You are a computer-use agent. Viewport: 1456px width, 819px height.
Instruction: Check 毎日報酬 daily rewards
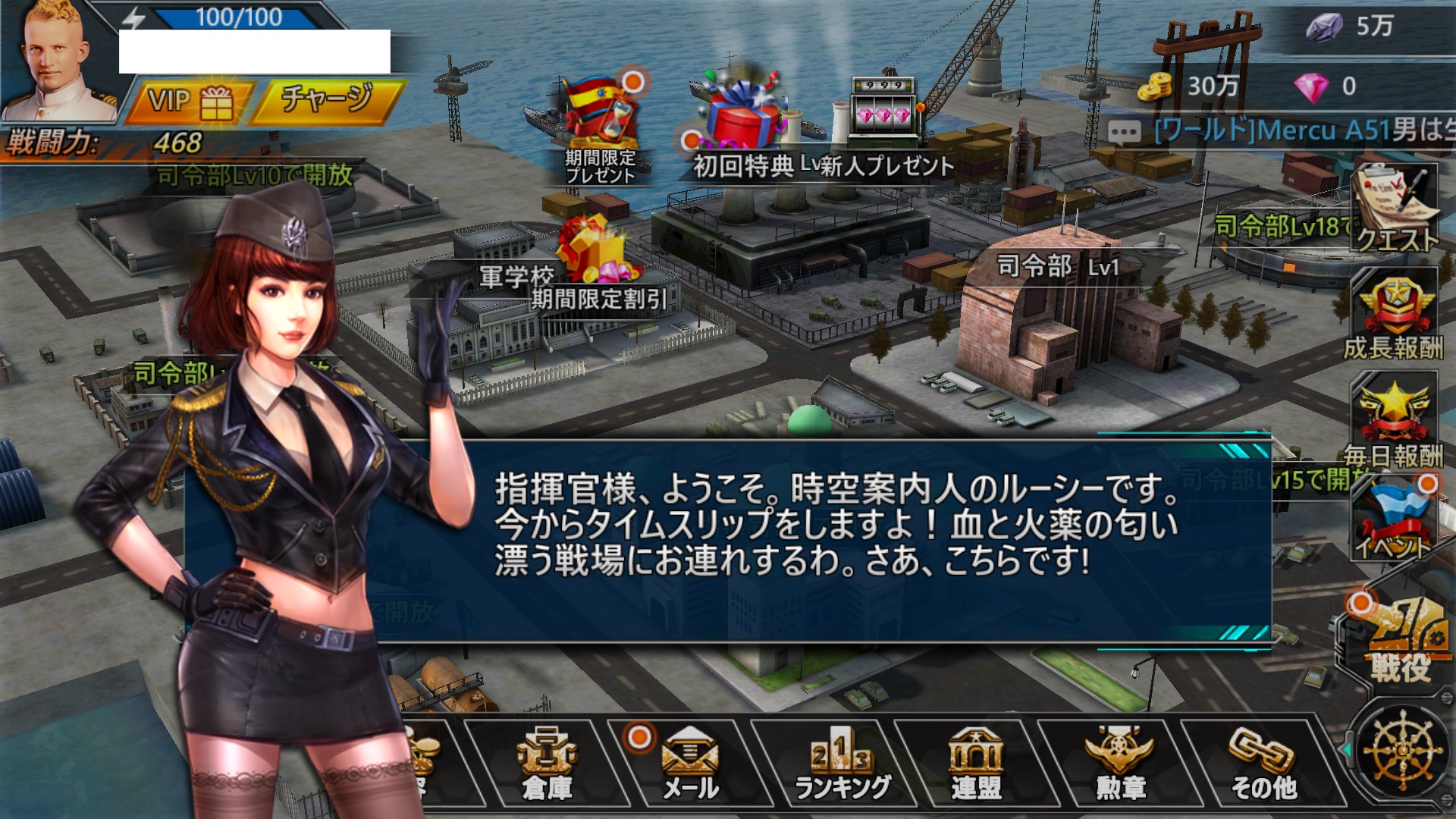click(1394, 421)
